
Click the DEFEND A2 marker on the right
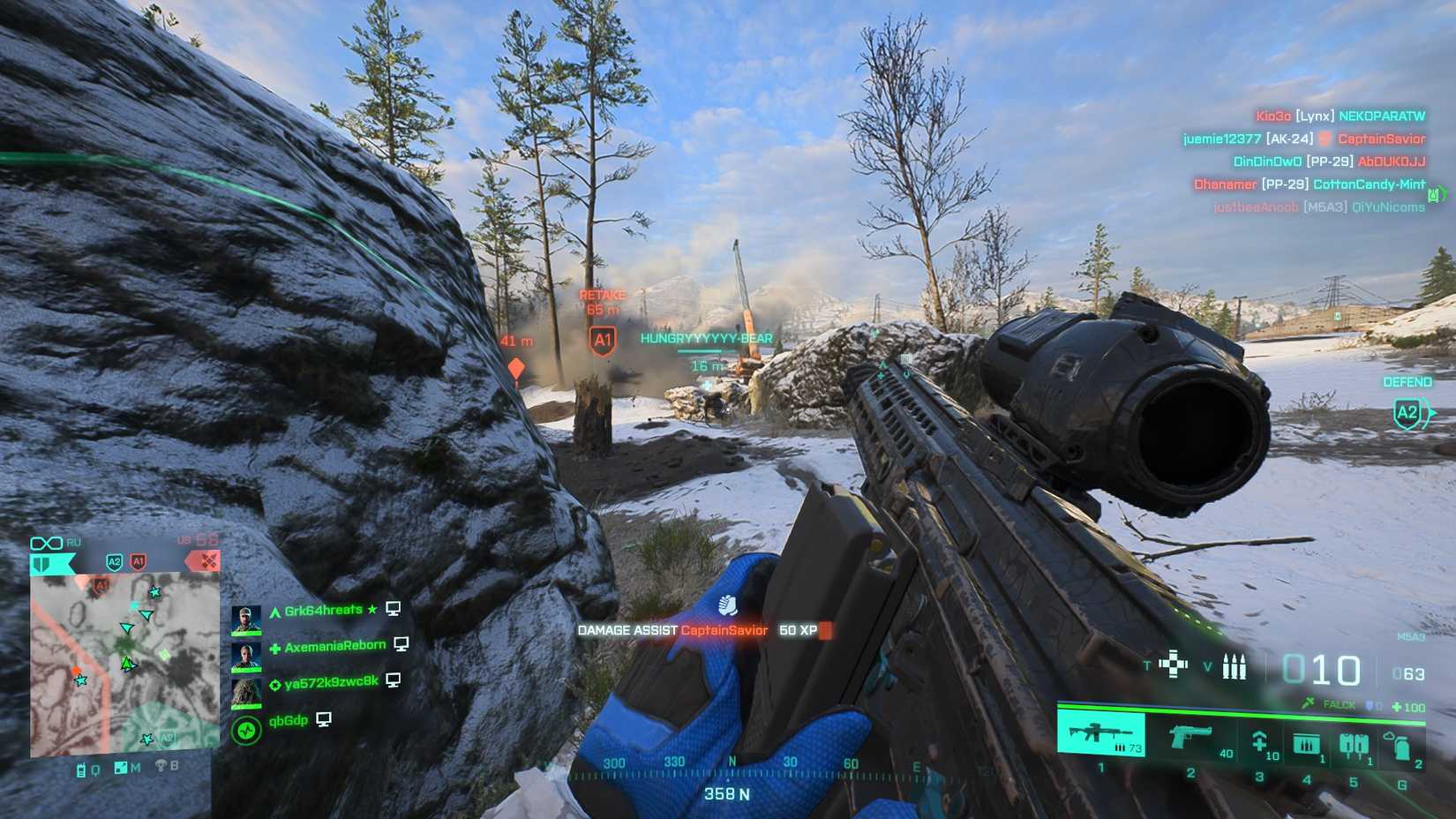(x=1407, y=410)
